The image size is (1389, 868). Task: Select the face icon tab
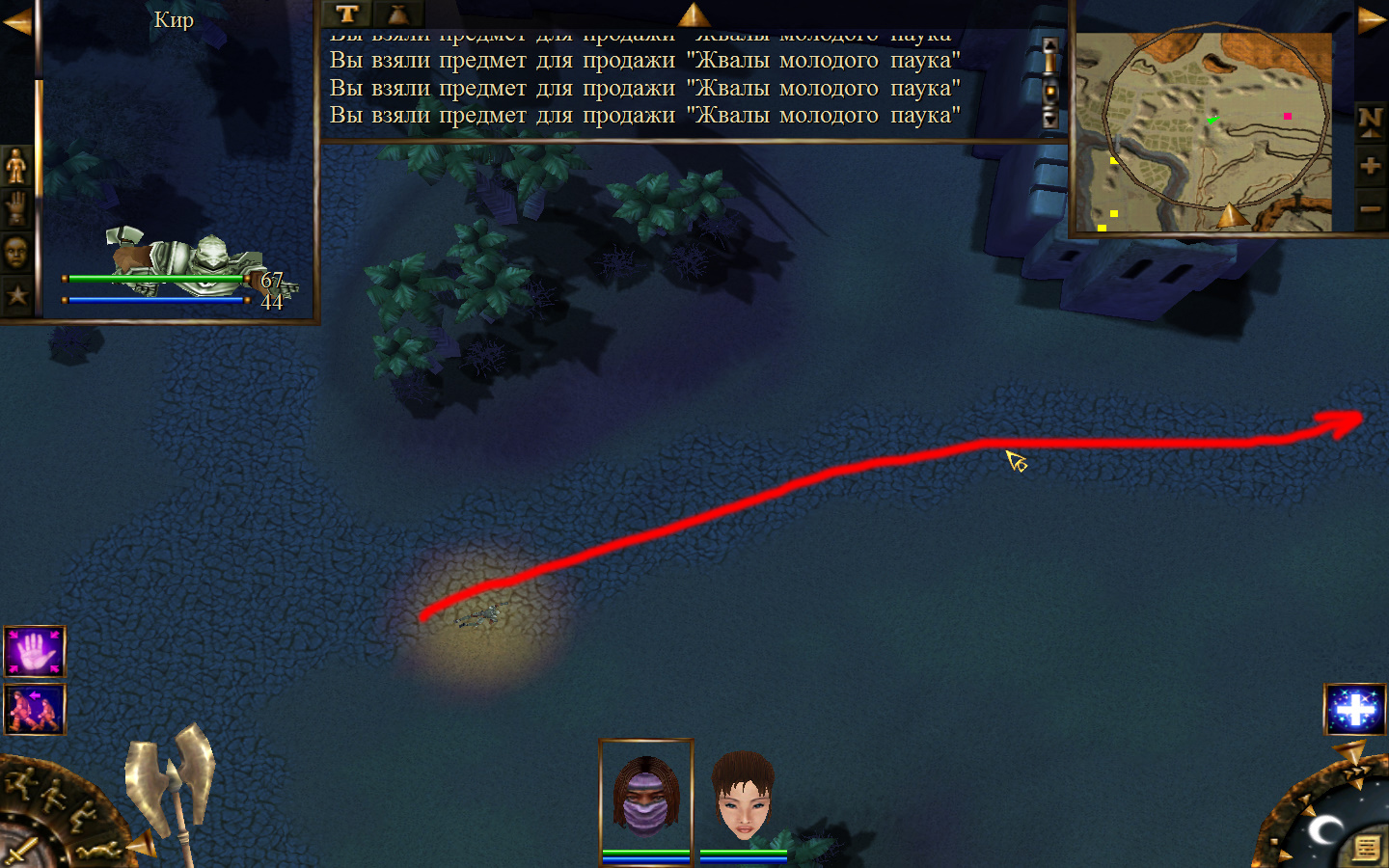click(16, 252)
